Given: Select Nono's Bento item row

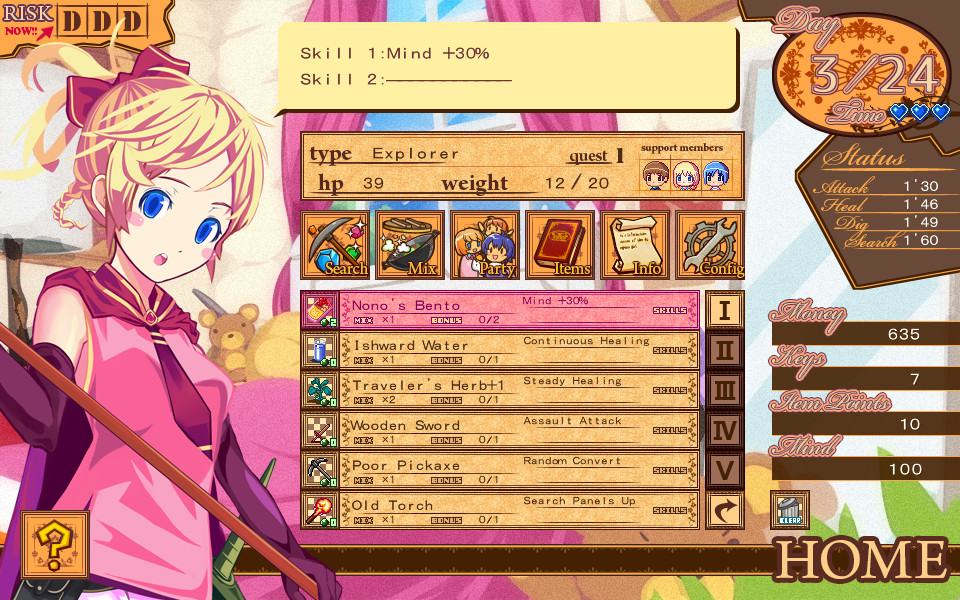Looking at the screenshot, I should click(500, 310).
